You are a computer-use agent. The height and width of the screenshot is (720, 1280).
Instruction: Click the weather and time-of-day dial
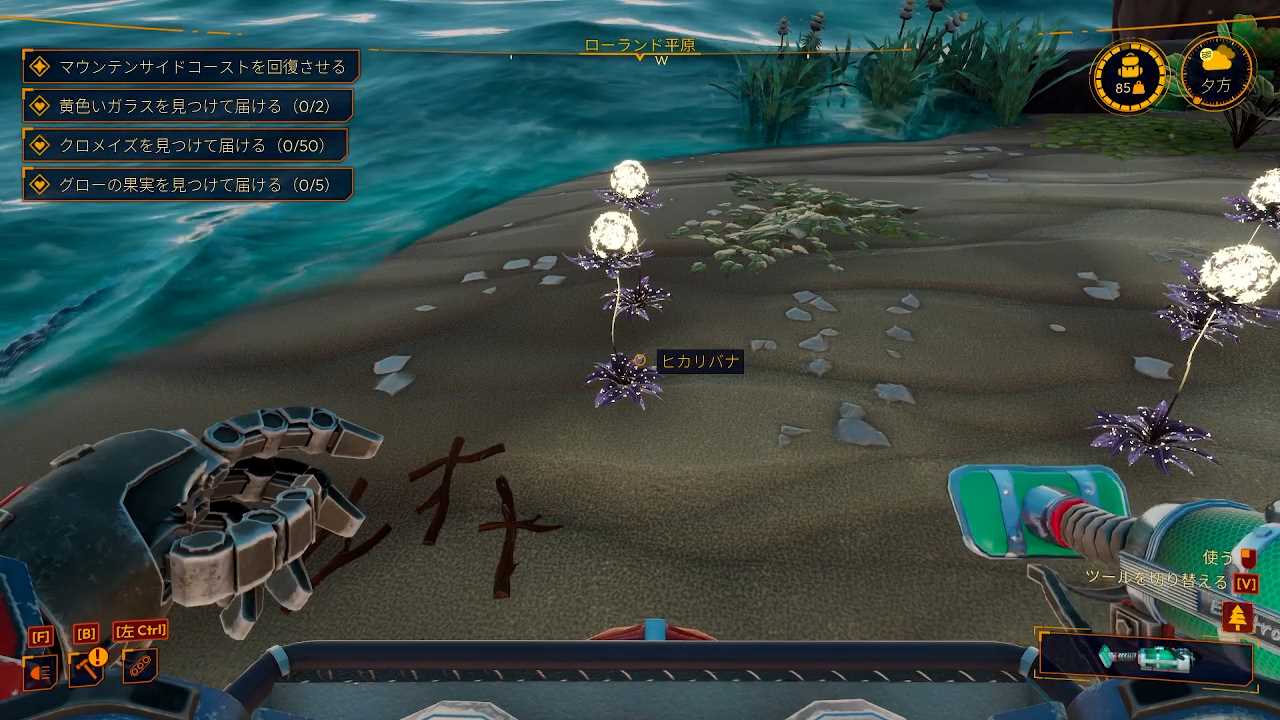tap(1217, 72)
